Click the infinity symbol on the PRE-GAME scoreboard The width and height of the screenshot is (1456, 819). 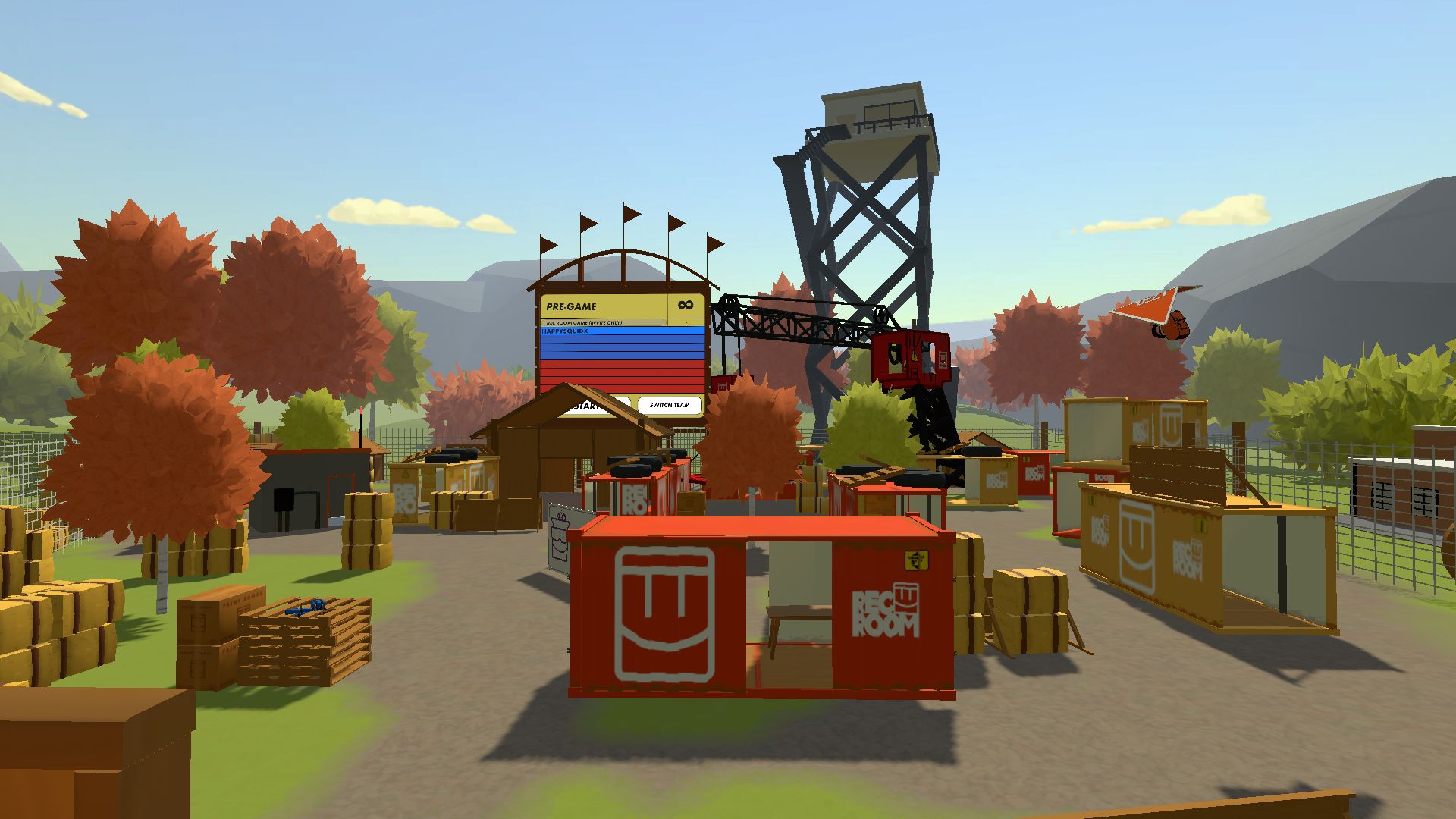click(x=686, y=305)
